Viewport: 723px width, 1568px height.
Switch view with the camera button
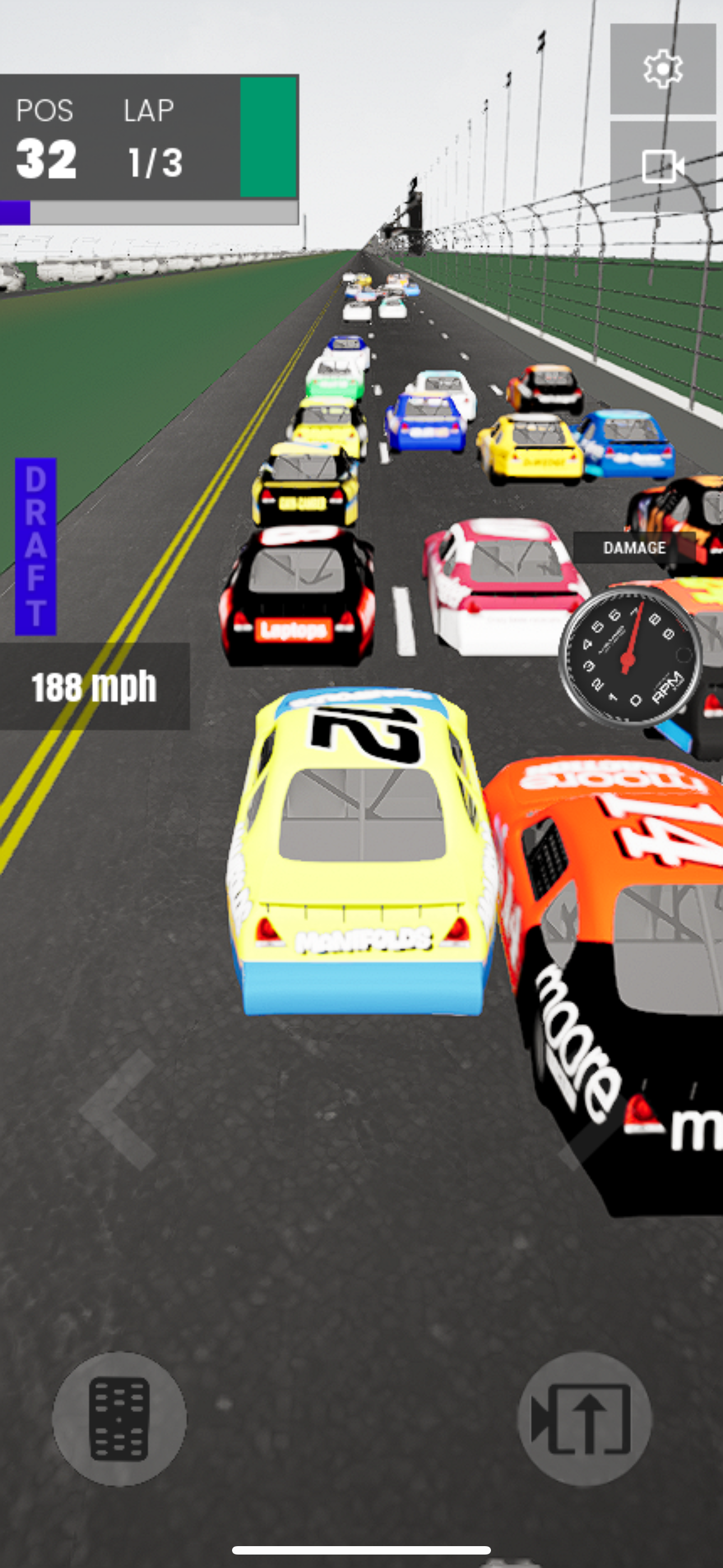[x=662, y=166]
